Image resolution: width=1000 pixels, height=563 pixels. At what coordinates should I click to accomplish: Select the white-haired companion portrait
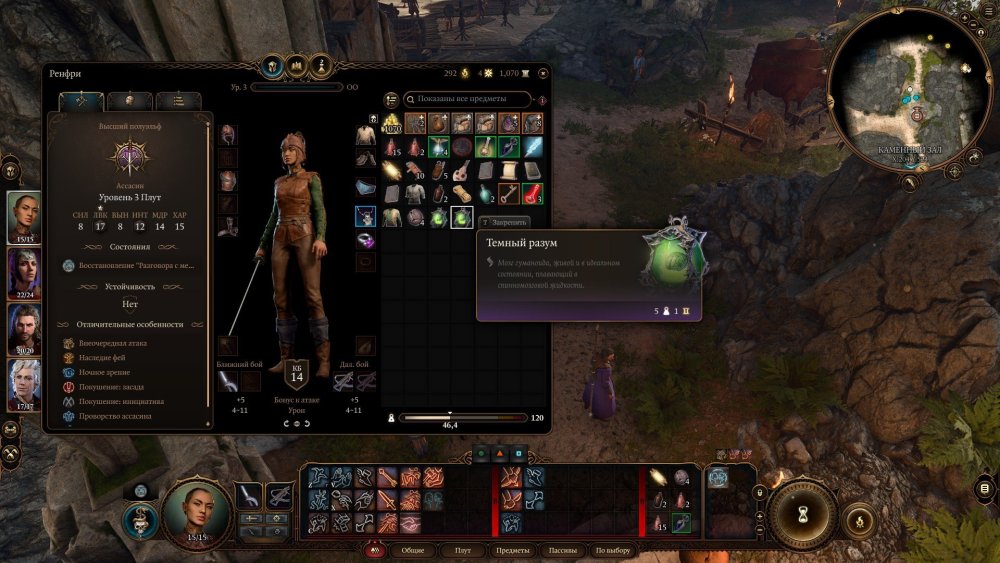tap(24, 385)
